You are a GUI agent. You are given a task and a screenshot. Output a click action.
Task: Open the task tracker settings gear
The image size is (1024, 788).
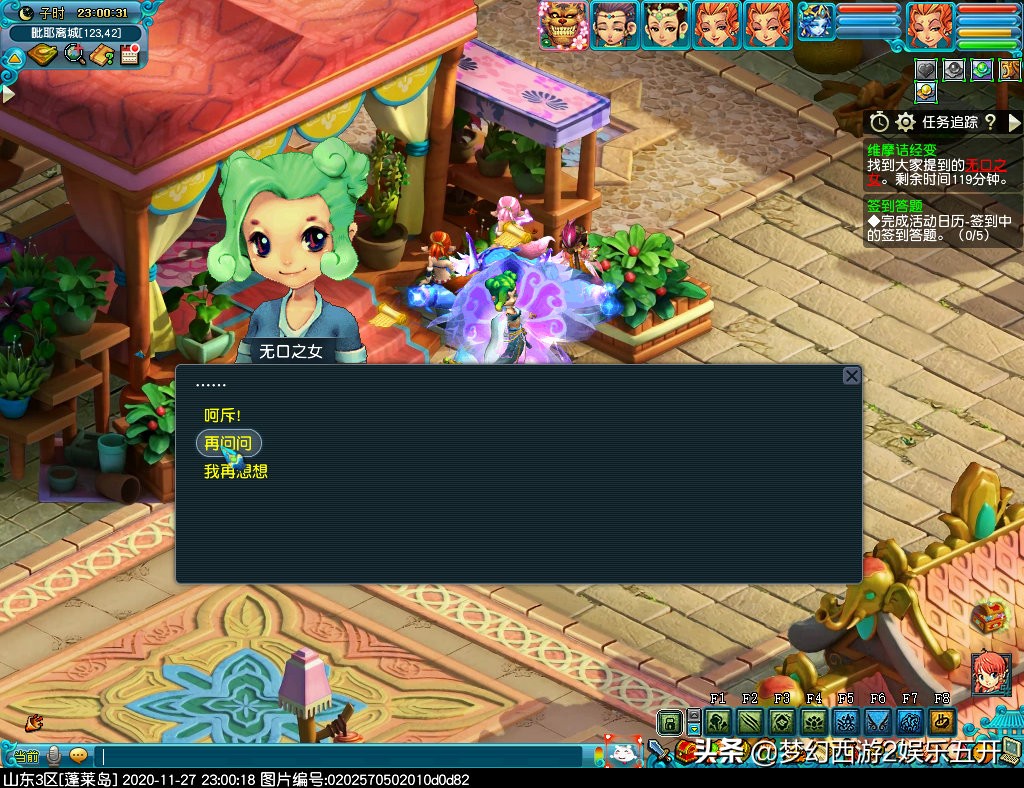tap(906, 122)
